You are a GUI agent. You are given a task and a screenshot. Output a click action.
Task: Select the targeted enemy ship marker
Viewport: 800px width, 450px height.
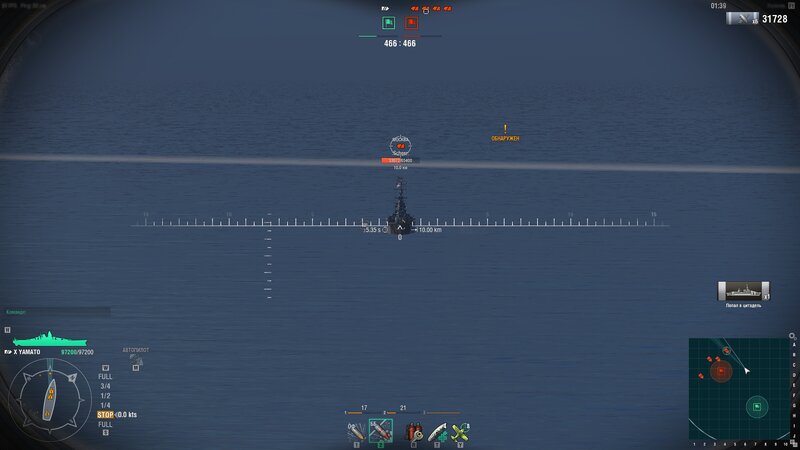(400, 146)
